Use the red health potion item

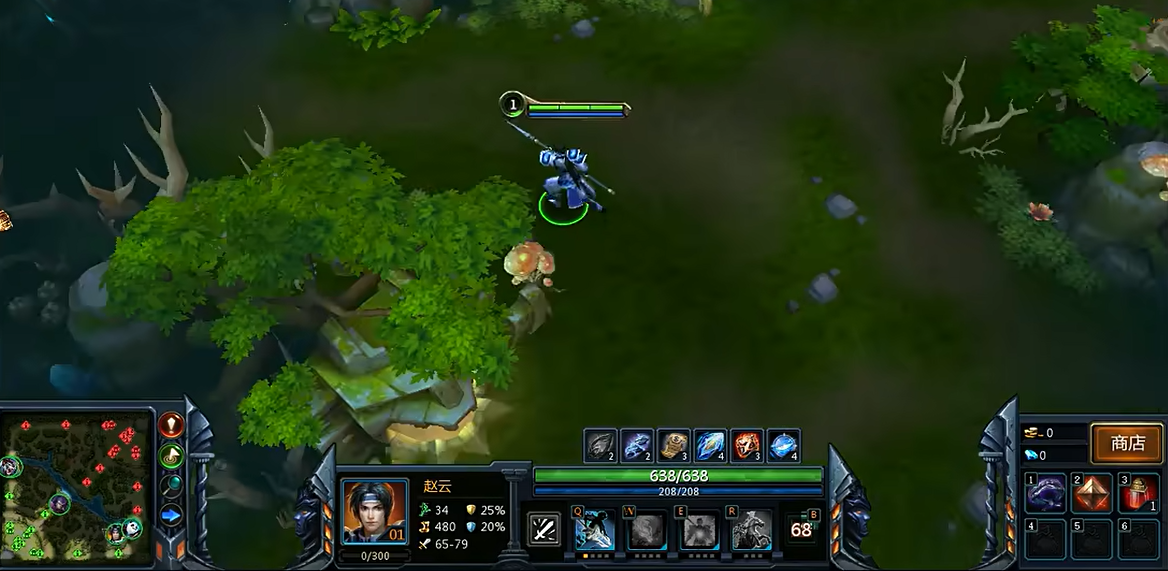pos(1138,494)
